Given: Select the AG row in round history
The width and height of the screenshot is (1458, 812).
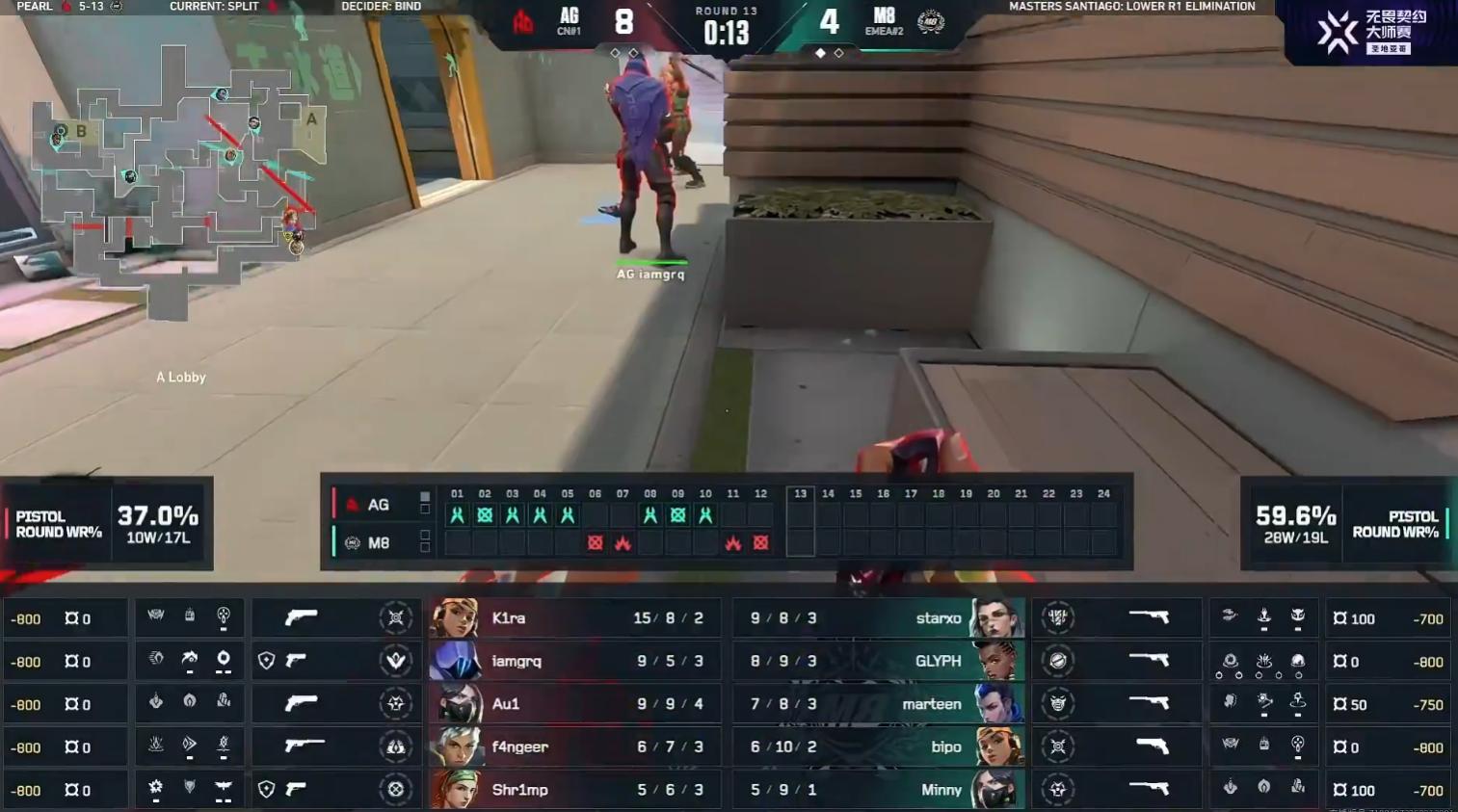Looking at the screenshot, I should [x=378, y=505].
